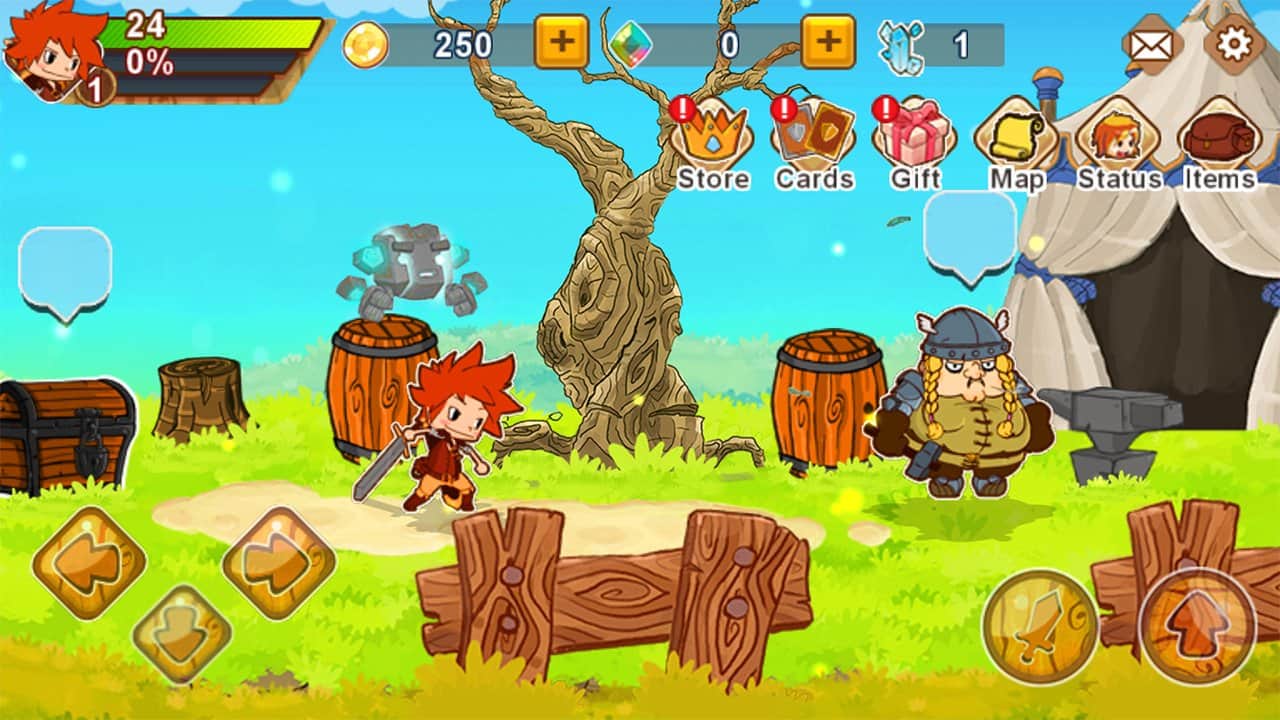The height and width of the screenshot is (720, 1280).
Task: Add more gold coins with plus button
Action: click(562, 43)
